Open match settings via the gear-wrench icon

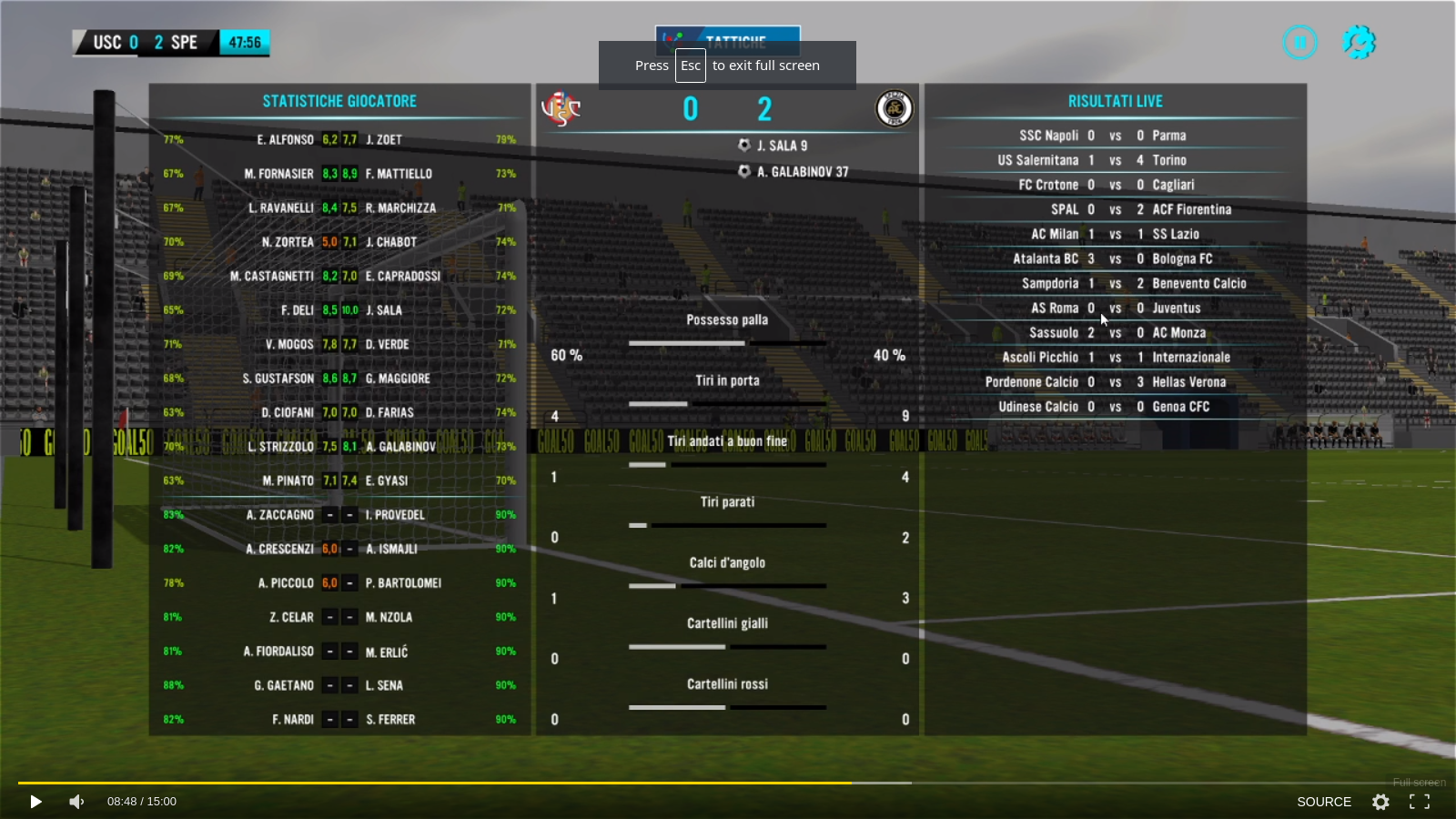1359,42
